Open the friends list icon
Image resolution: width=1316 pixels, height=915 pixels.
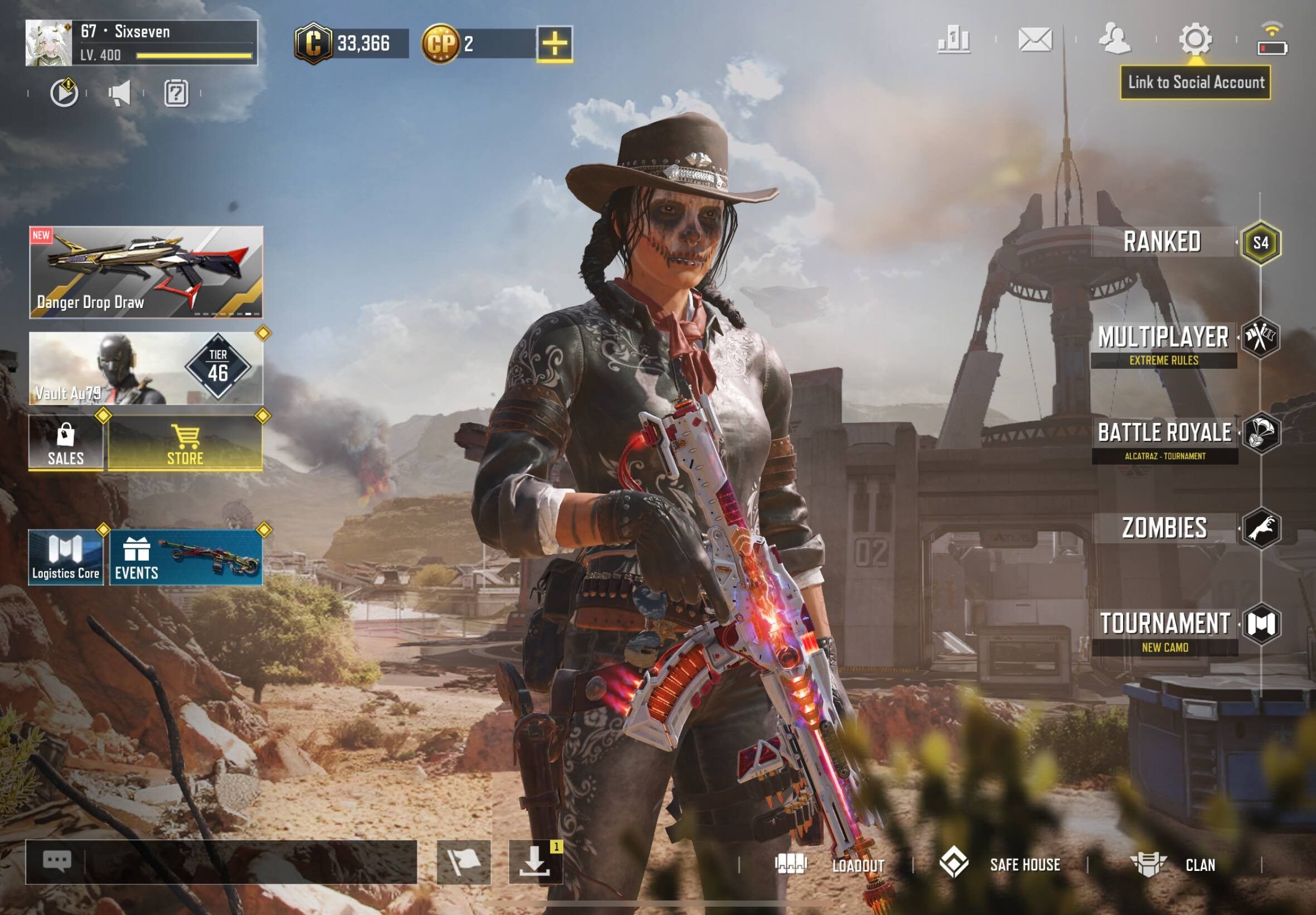click(1114, 40)
